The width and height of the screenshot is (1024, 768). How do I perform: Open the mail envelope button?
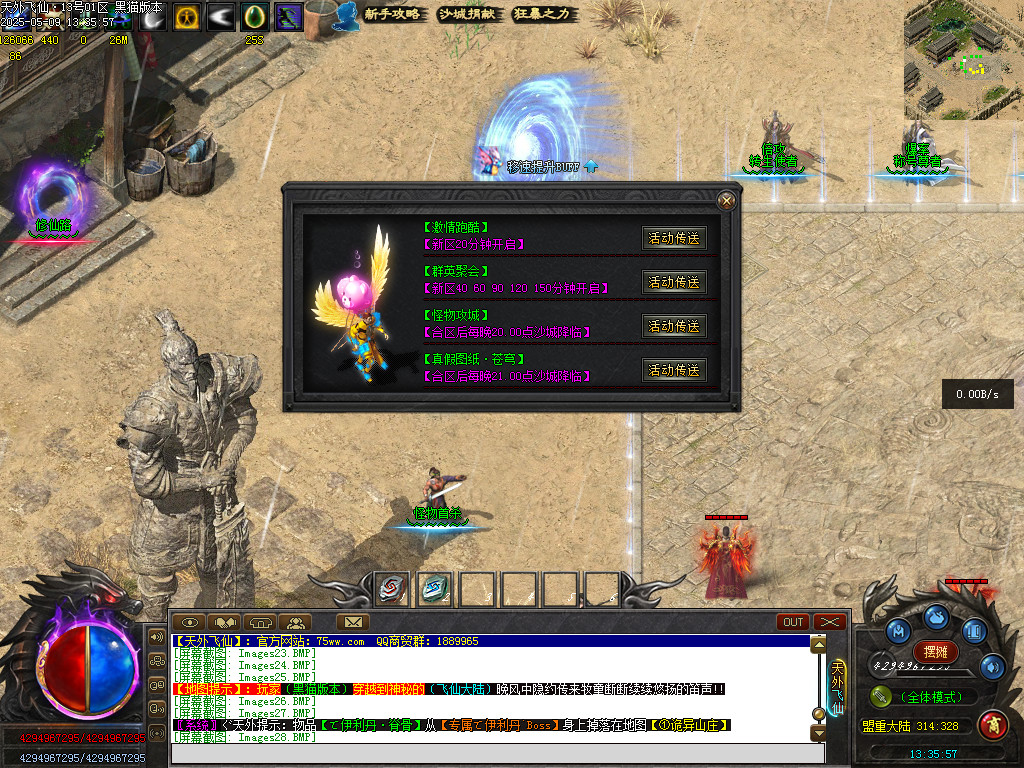point(352,622)
